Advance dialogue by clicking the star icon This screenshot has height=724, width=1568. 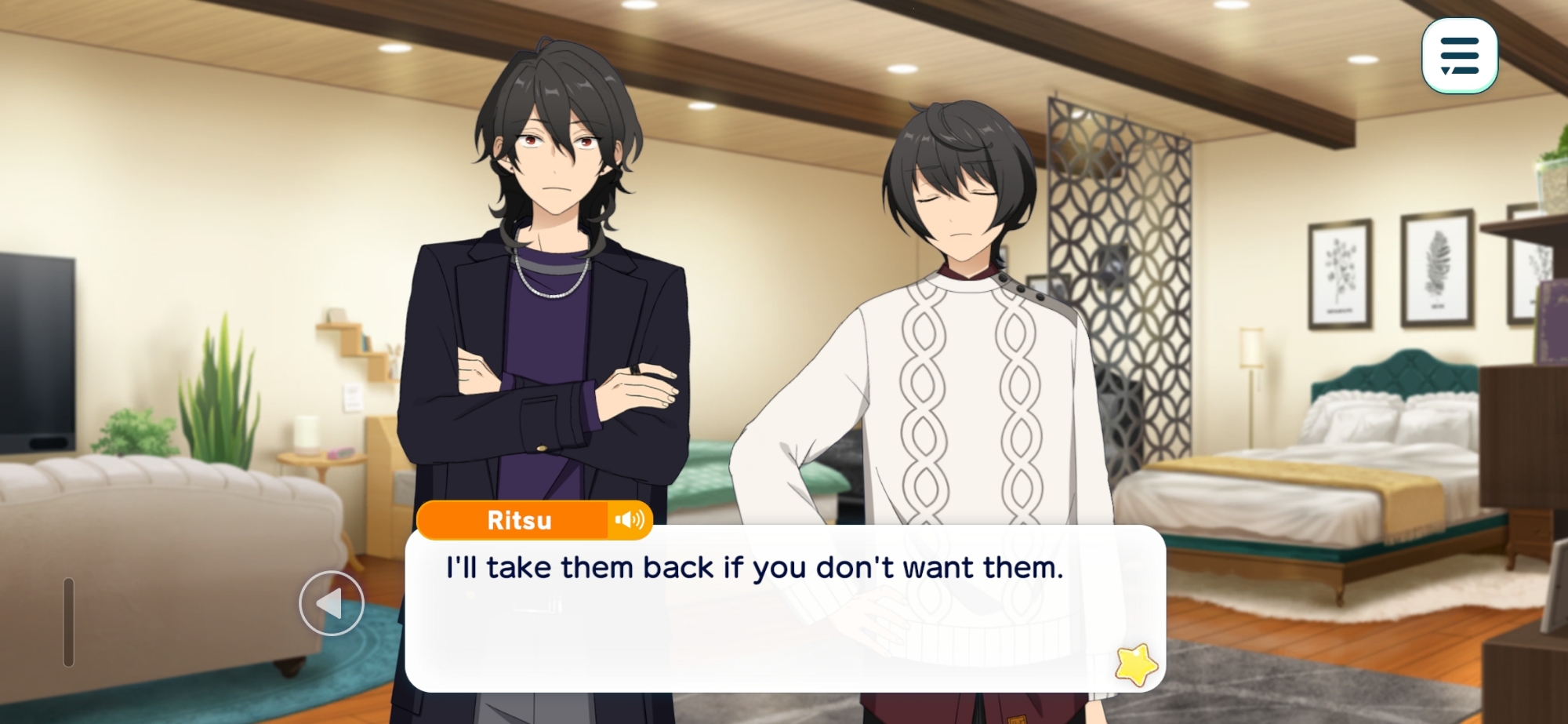coord(1136,664)
